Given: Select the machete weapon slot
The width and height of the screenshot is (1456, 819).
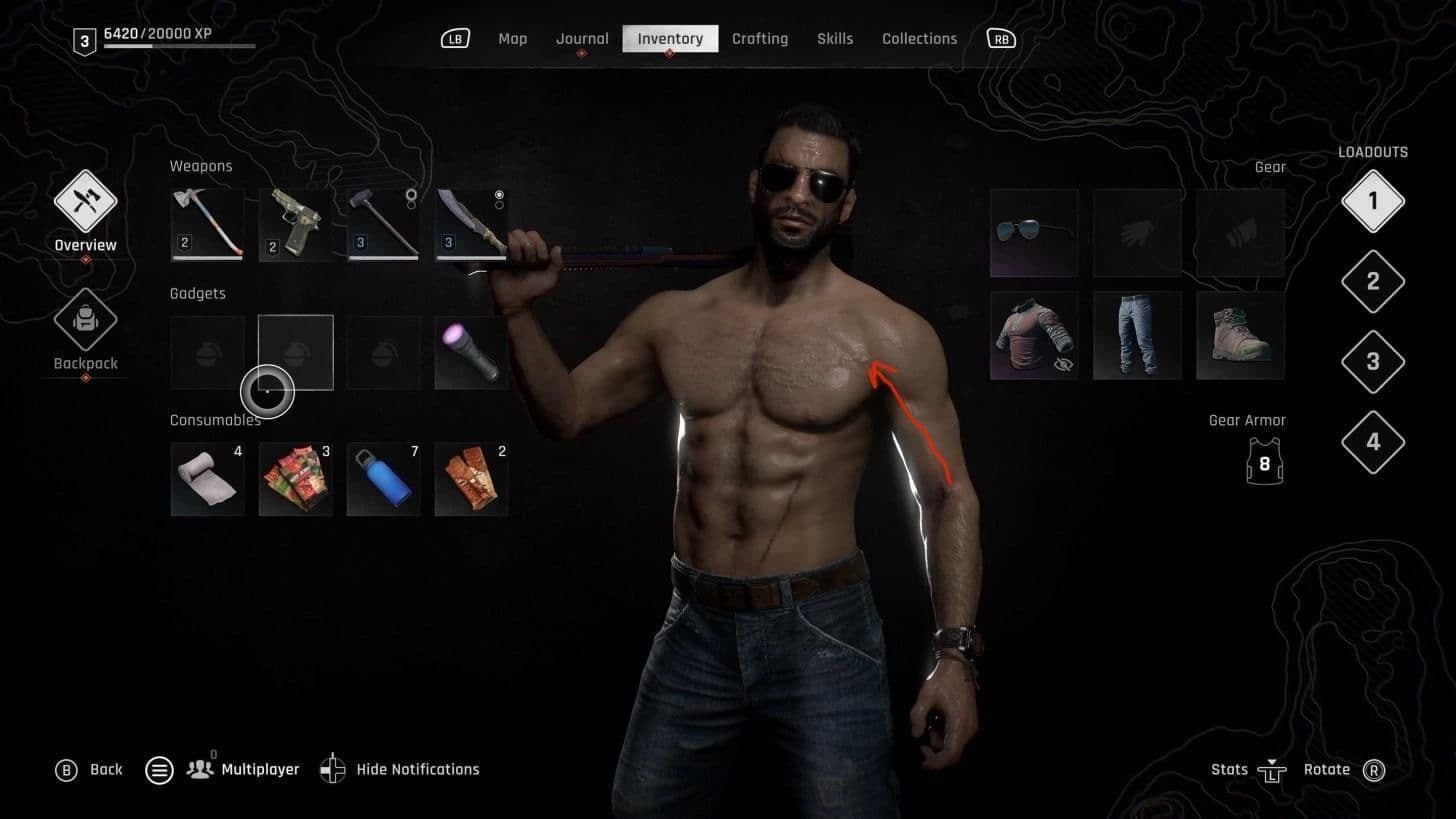Looking at the screenshot, I should [x=471, y=225].
